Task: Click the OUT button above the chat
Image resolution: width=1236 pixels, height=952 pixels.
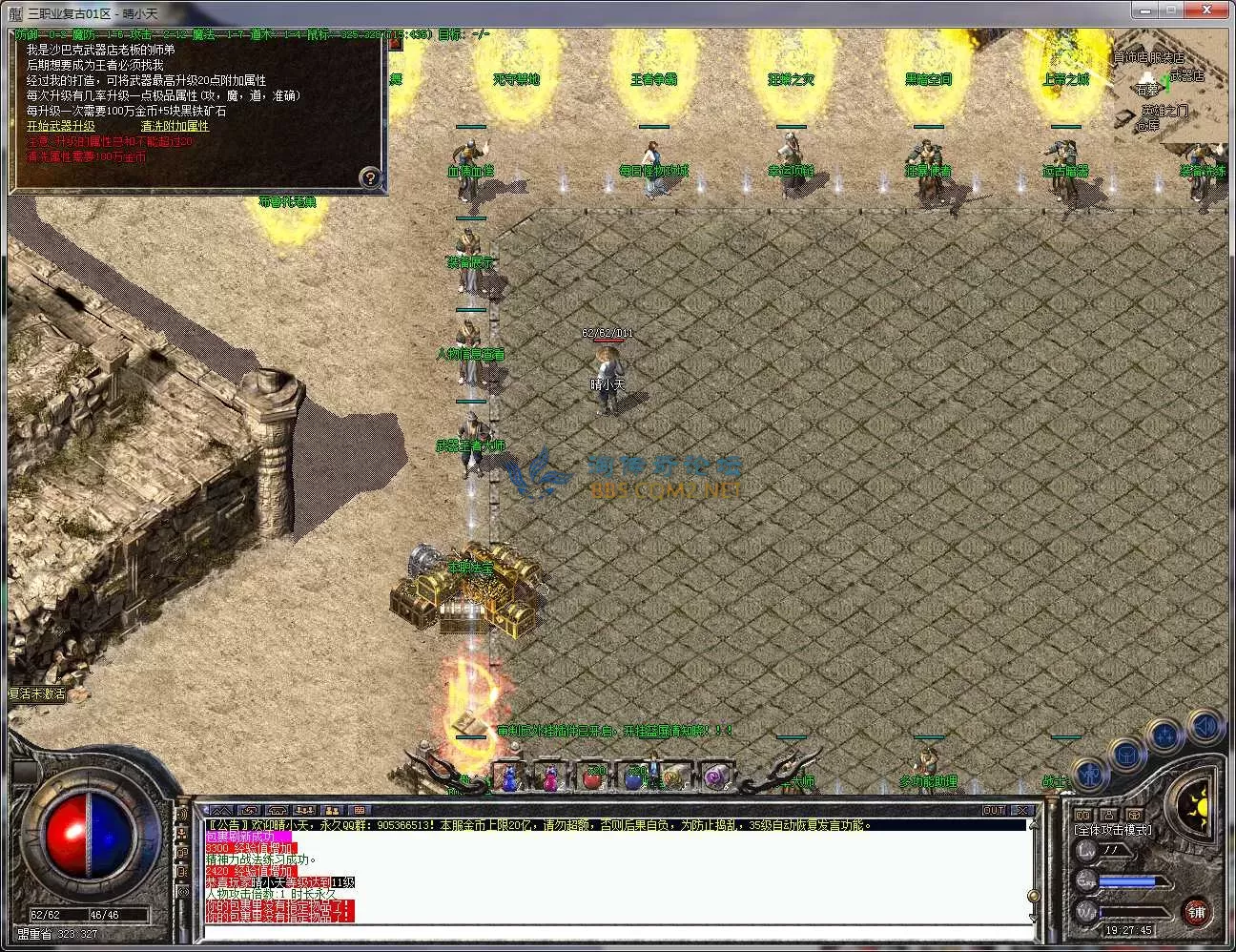Action: pyautogui.click(x=995, y=810)
